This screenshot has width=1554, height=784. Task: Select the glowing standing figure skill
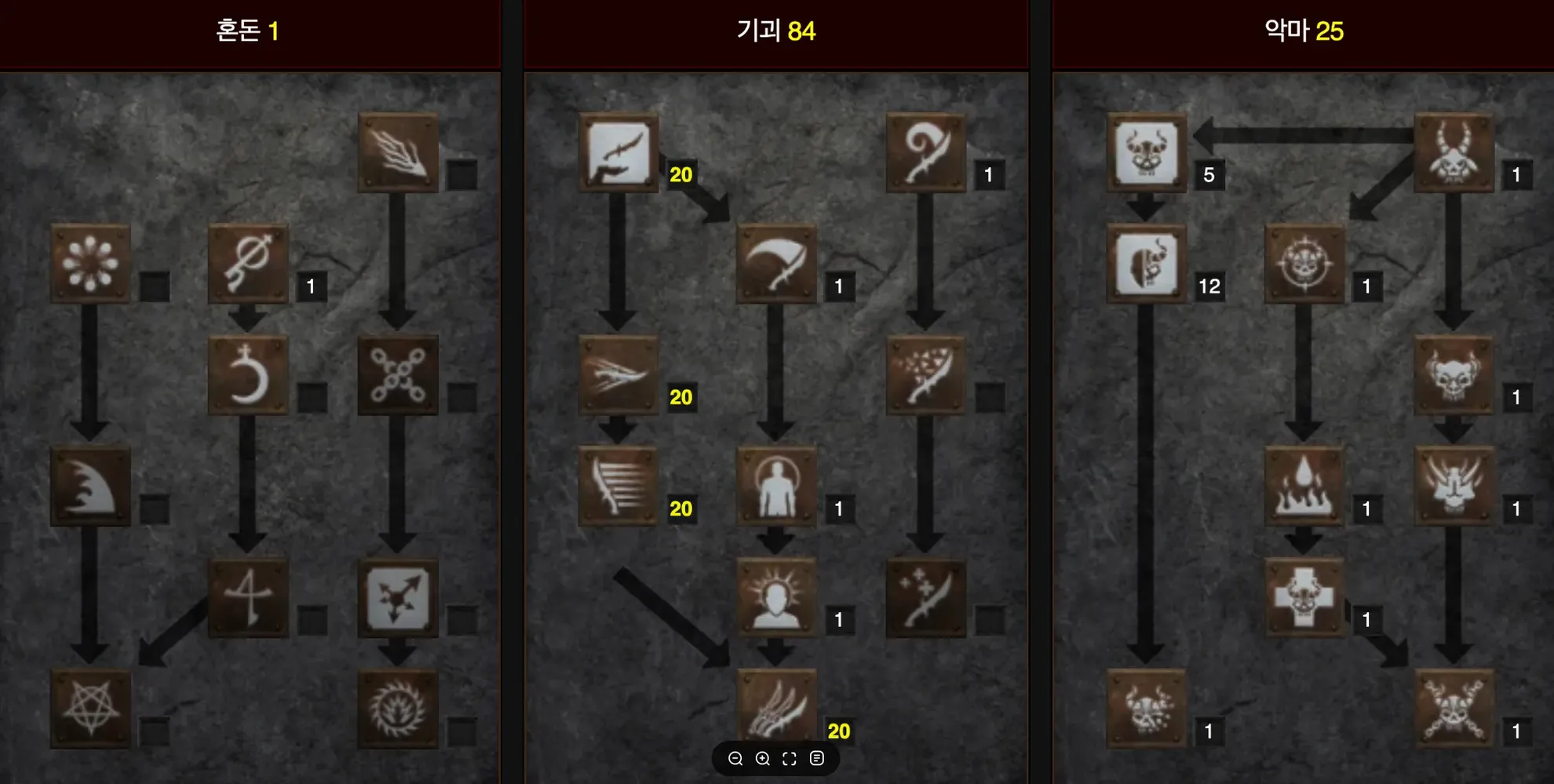point(776,487)
